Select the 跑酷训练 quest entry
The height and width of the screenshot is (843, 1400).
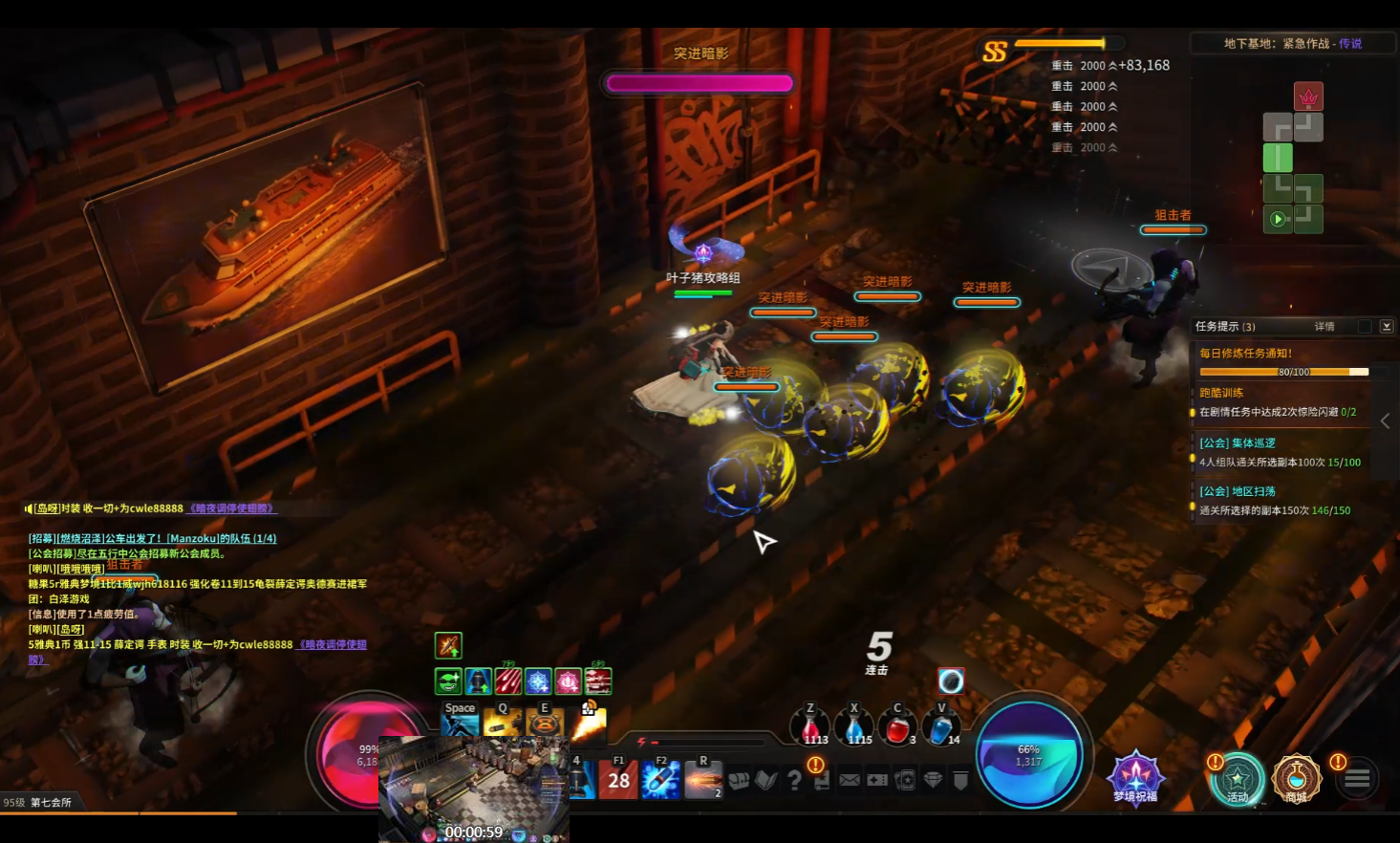(x=1221, y=393)
